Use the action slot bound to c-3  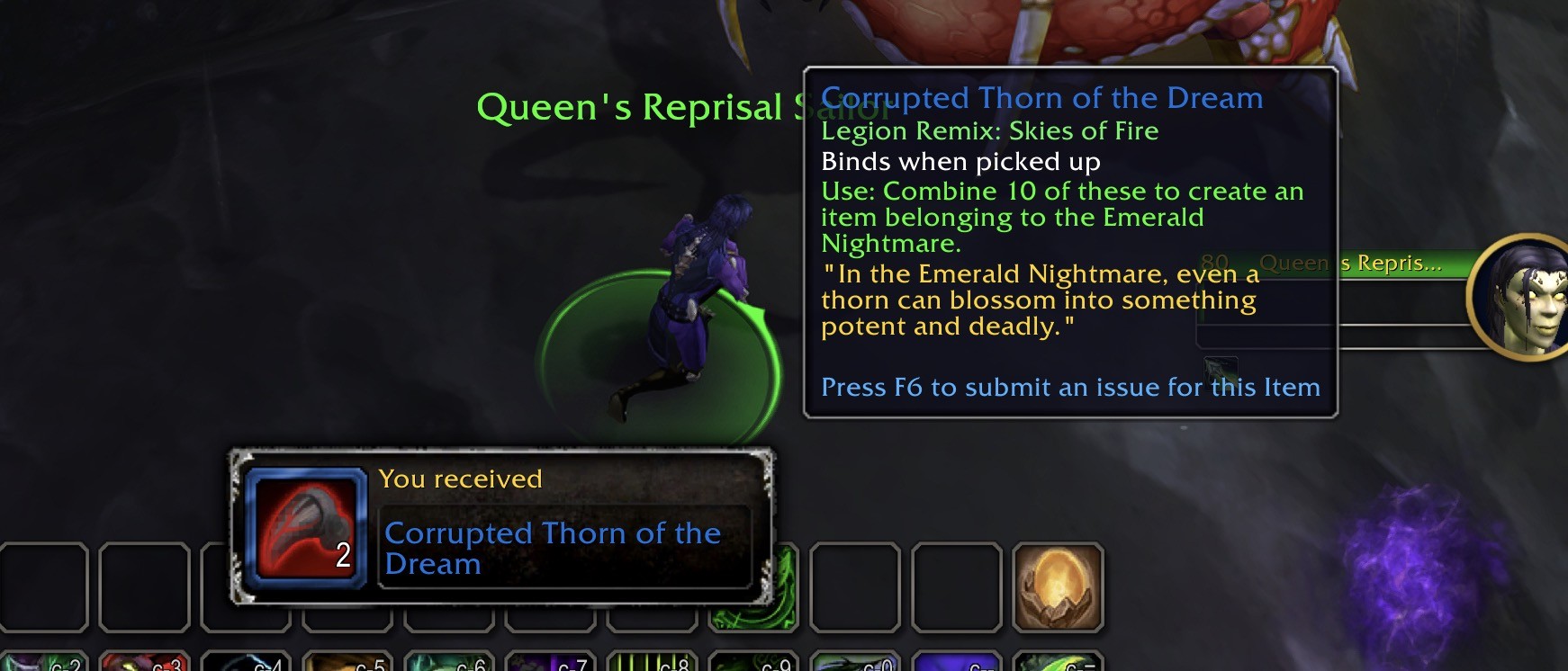pos(144,662)
